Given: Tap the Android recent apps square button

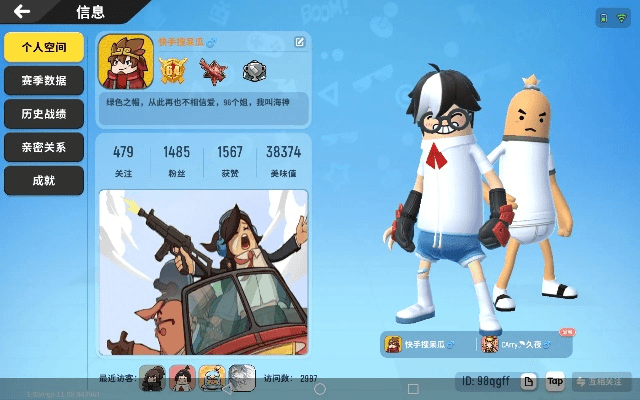Looking at the screenshot, I should point(413,388).
